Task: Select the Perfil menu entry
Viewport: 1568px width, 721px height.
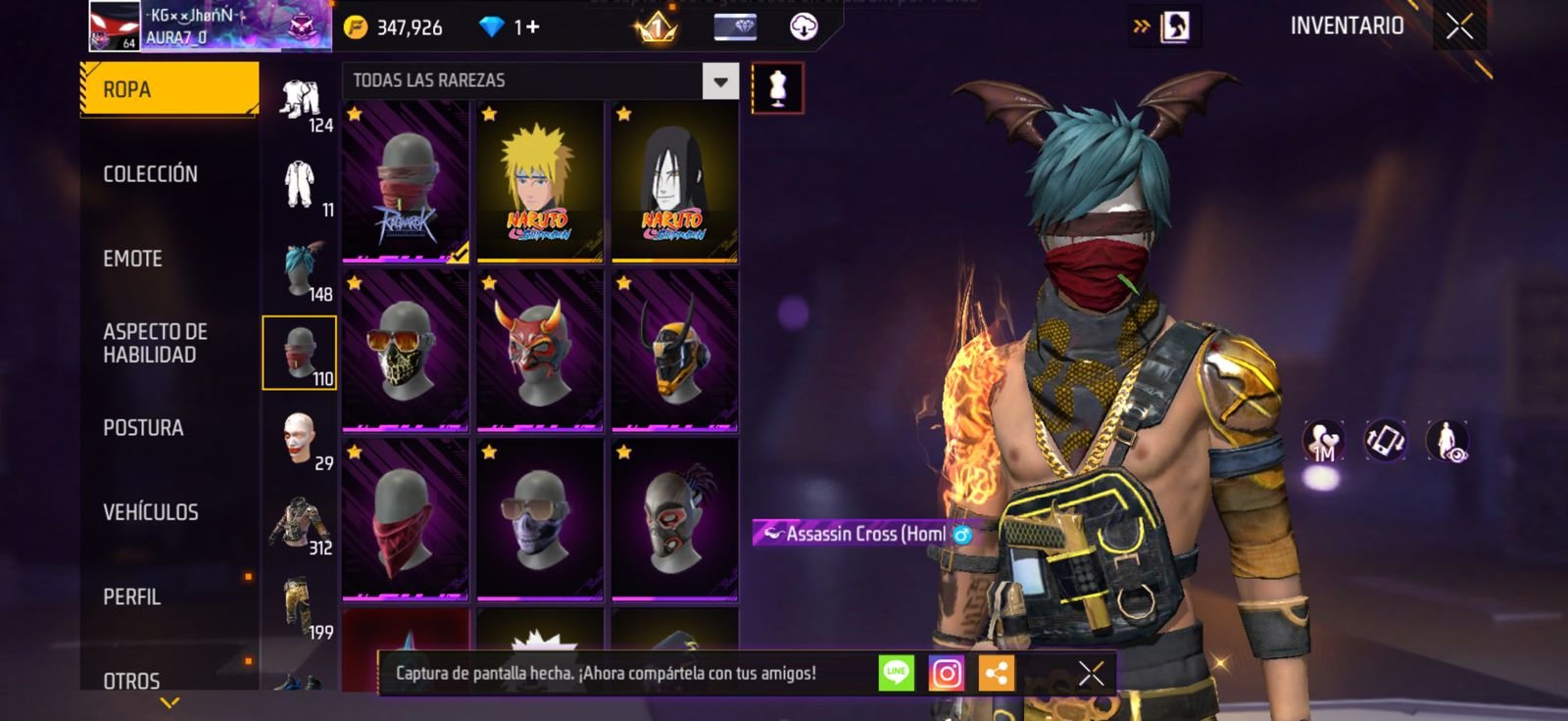Action: (x=131, y=597)
